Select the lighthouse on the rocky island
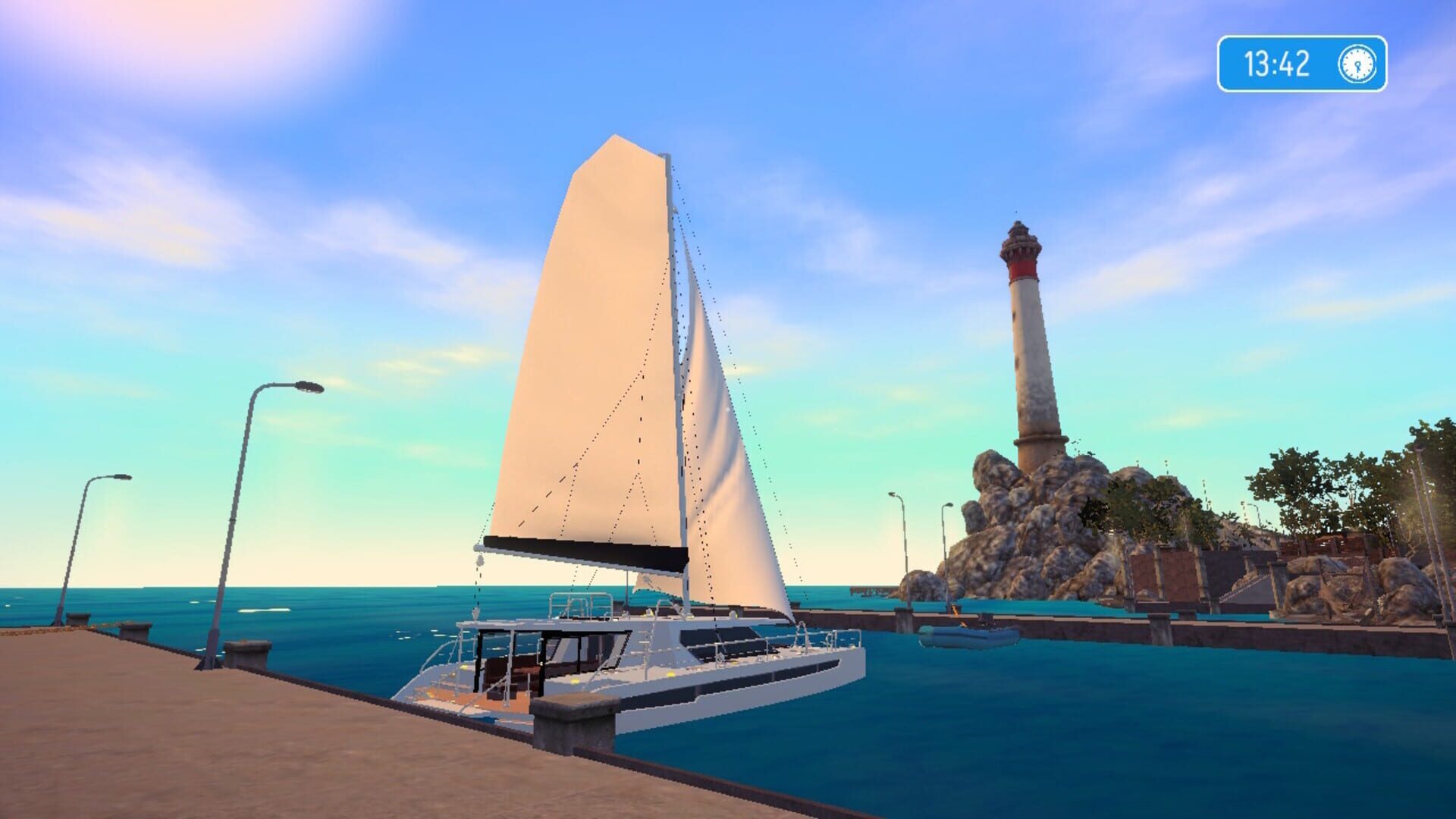The width and height of the screenshot is (1456, 819). click(x=1024, y=341)
